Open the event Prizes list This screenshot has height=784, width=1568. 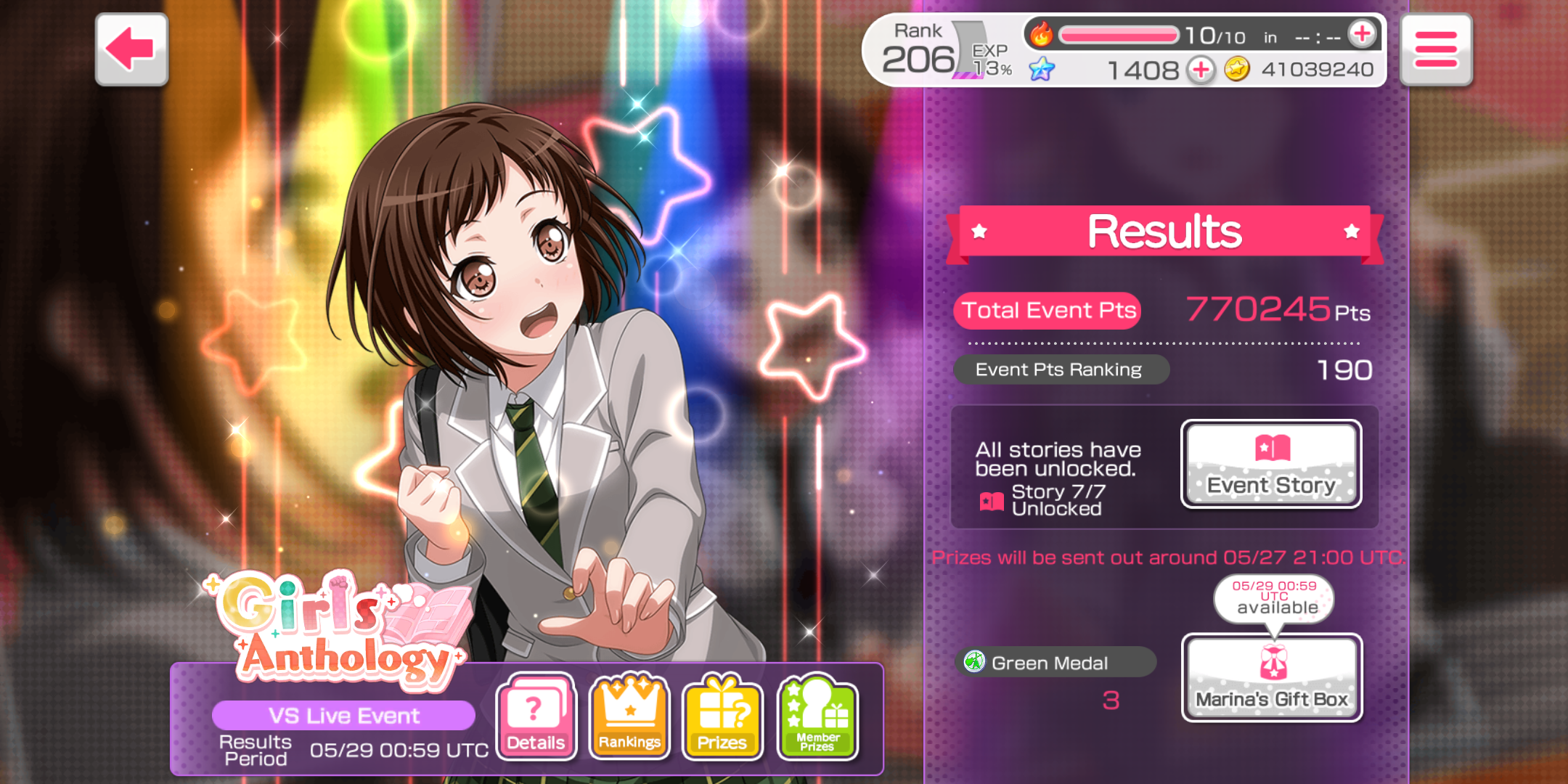722,716
